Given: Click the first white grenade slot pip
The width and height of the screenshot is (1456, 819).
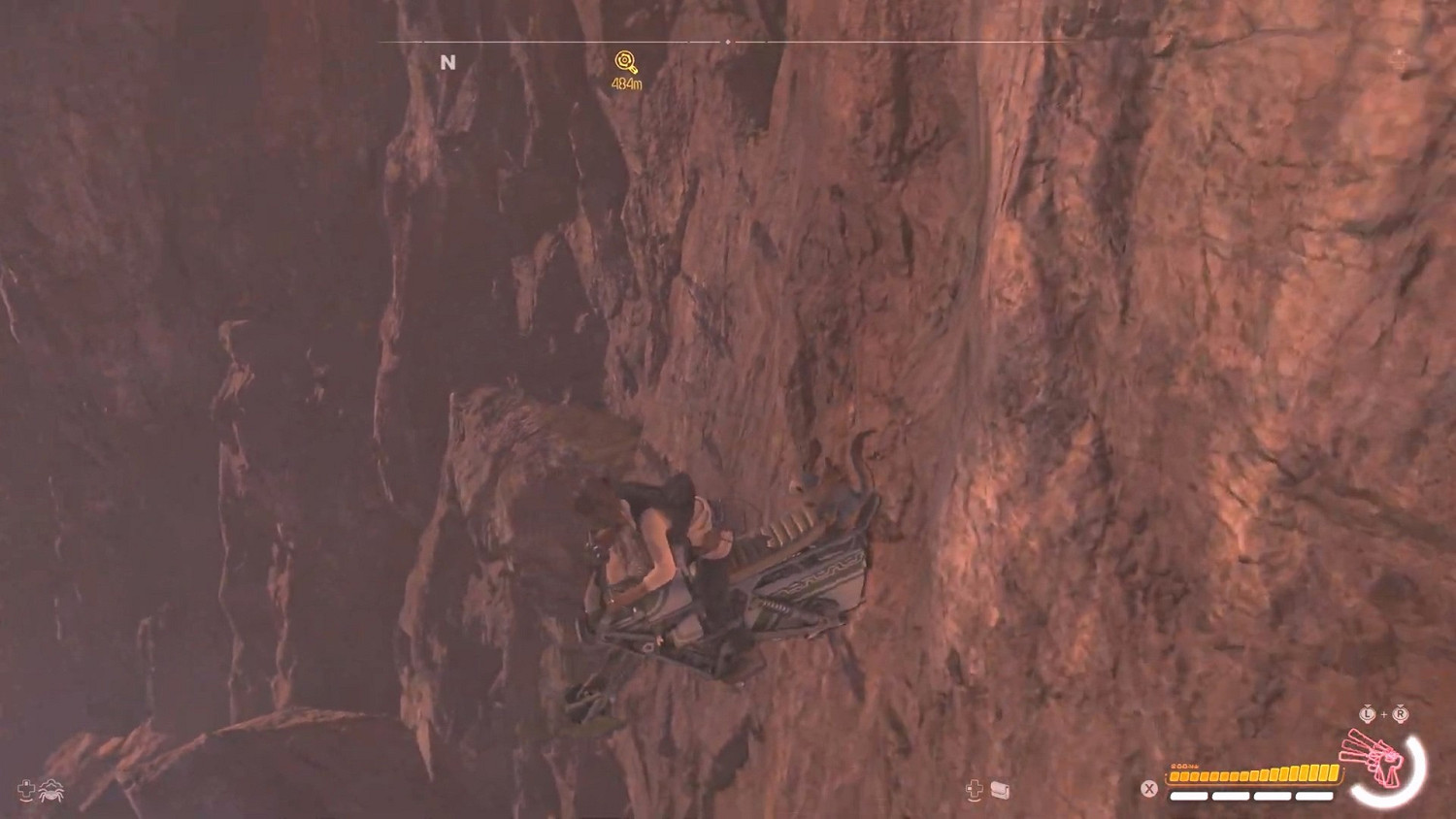Looking at the screenshot, I should (1188, 796).
